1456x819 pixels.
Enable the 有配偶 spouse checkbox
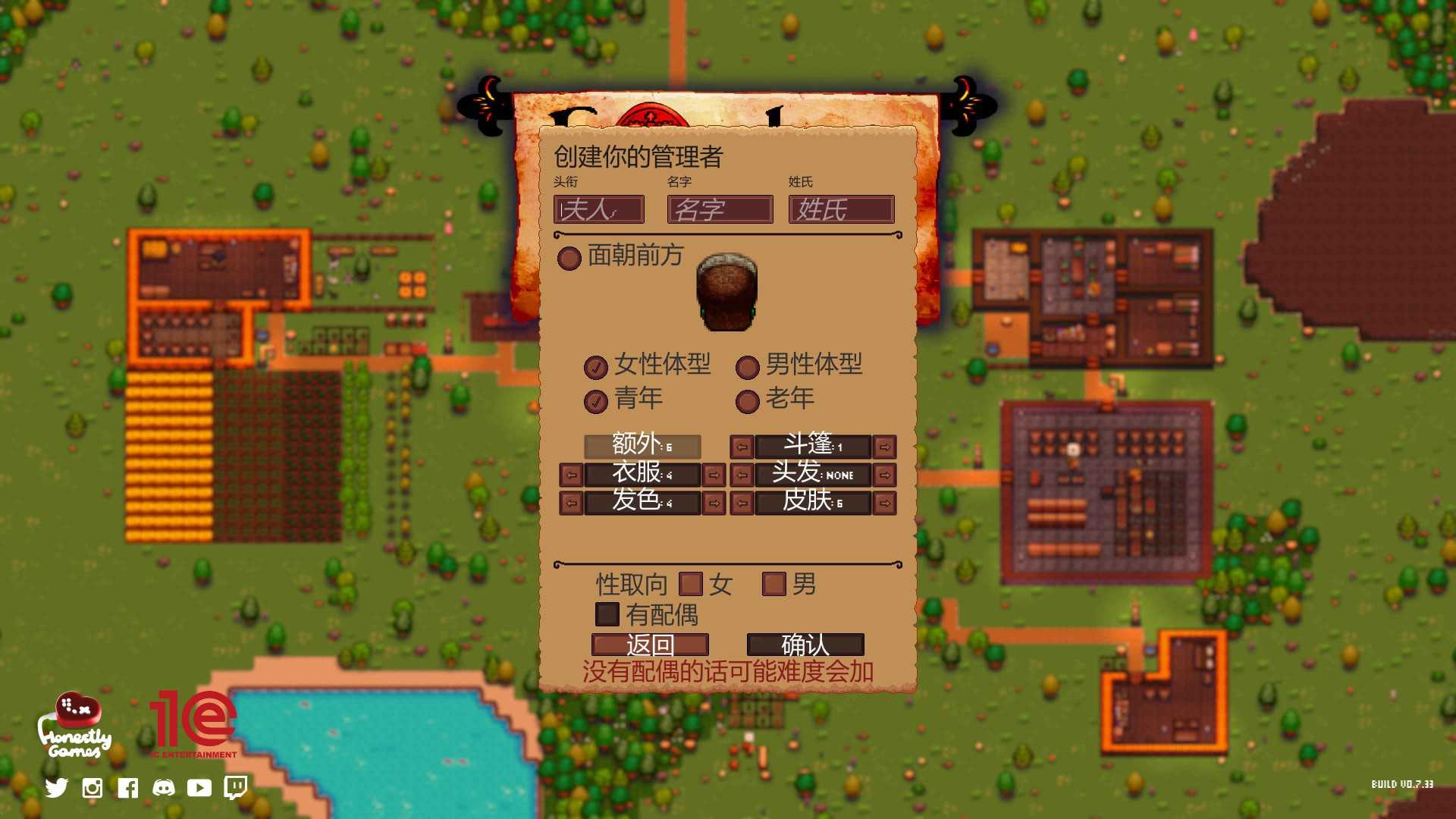click(x=607, y=614)
